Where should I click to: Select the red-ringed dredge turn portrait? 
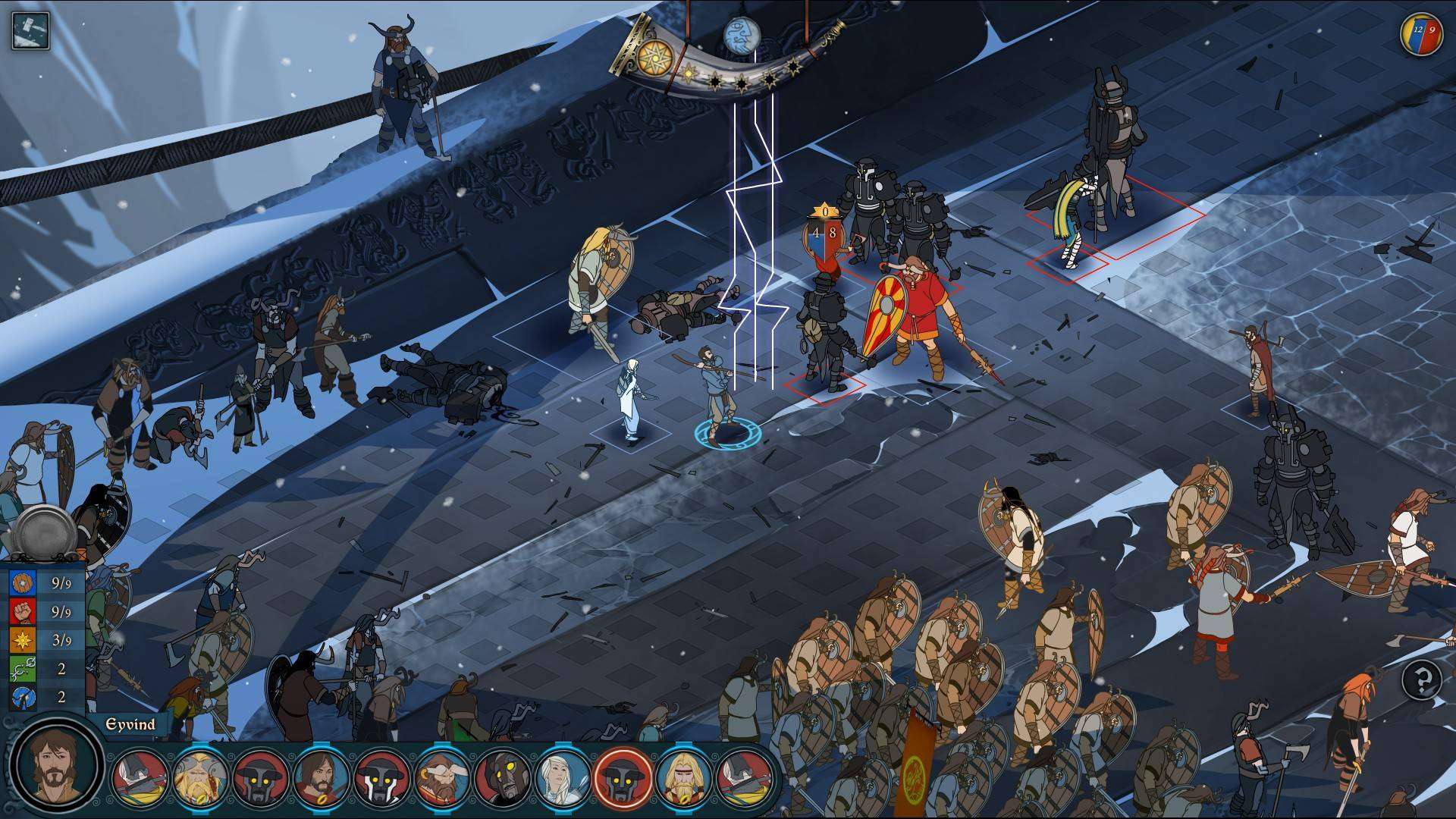click(623, 777)
